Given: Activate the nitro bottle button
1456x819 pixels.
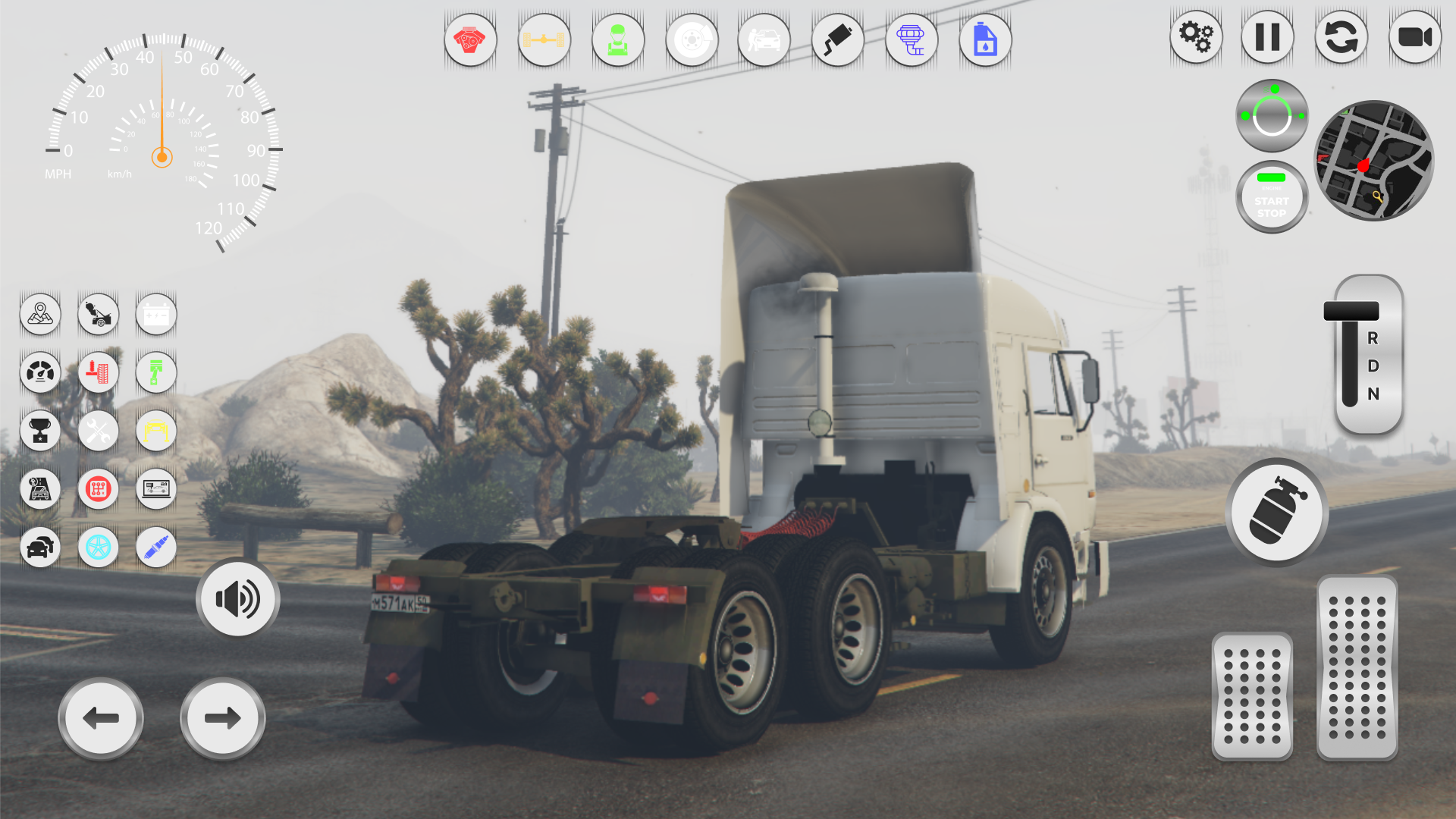Looking at the screenshot, I should pyautogui.click(x=1276, y=513).
